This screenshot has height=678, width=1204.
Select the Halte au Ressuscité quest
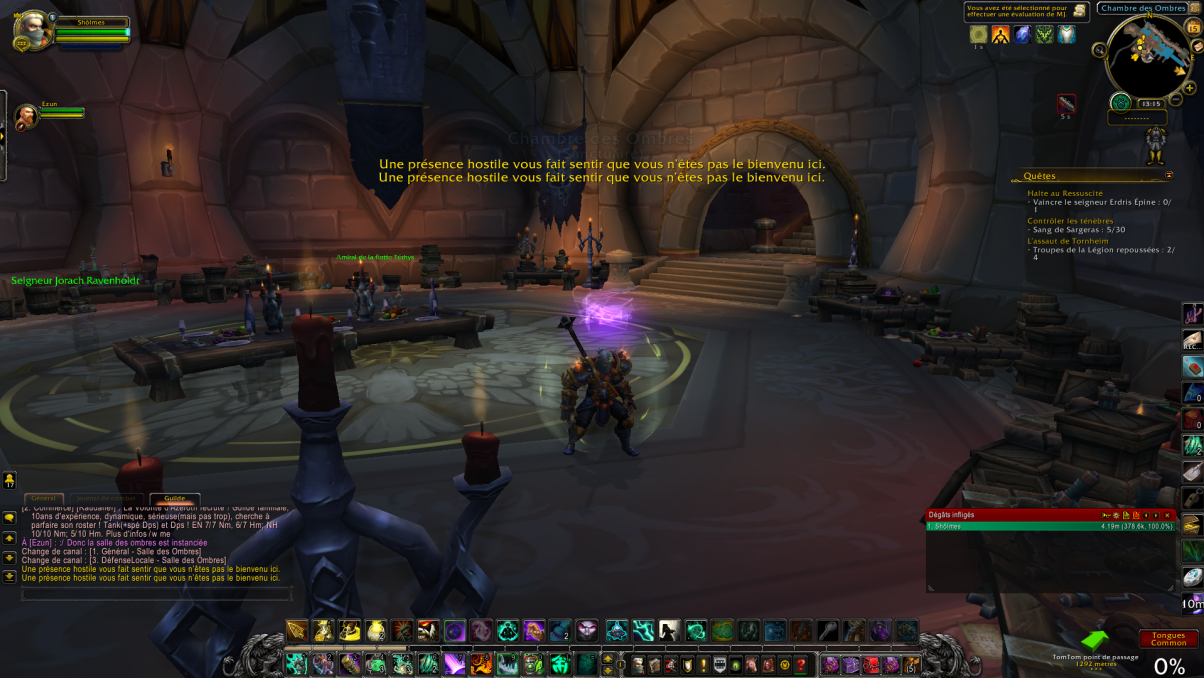[1065, 193]
